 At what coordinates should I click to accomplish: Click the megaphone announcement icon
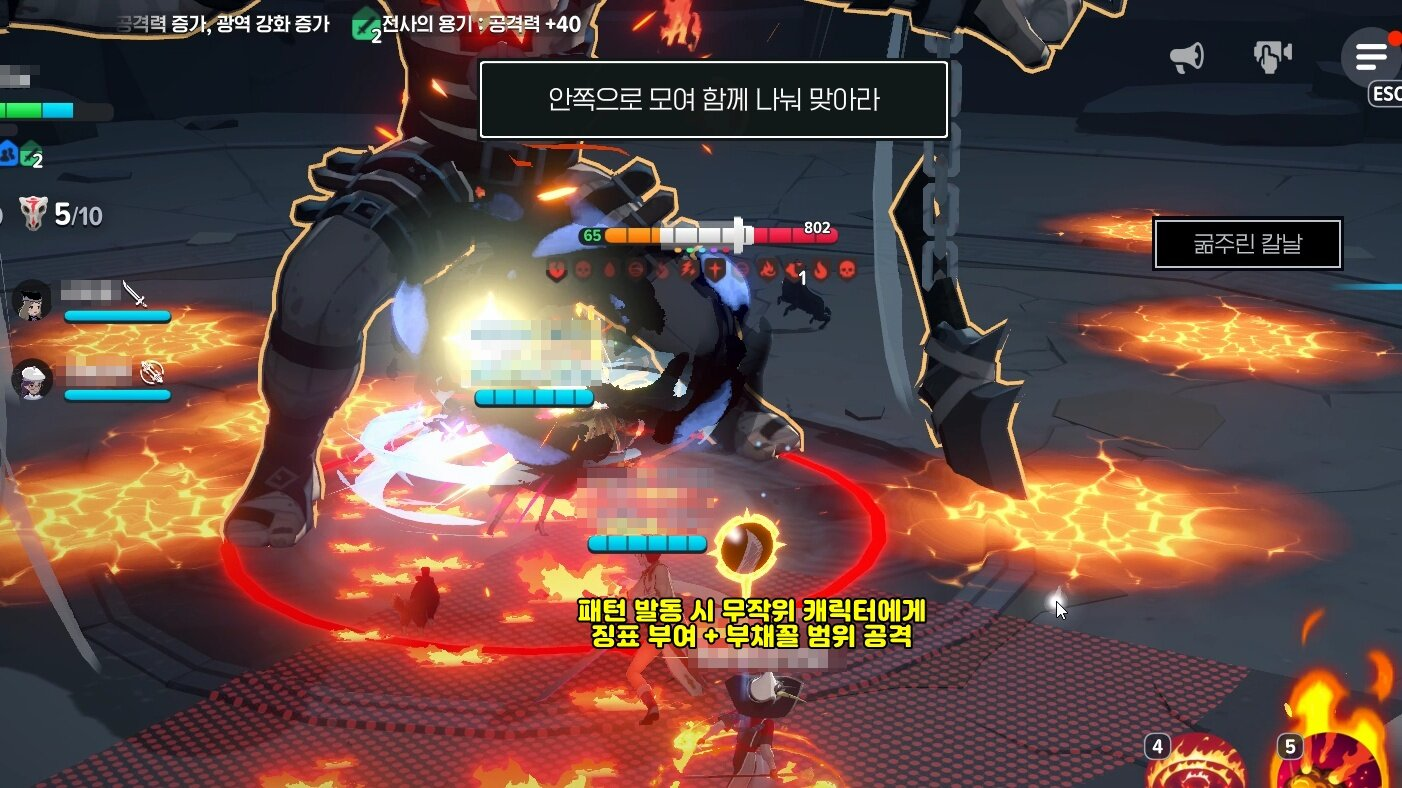click(x=1184, y=57)
